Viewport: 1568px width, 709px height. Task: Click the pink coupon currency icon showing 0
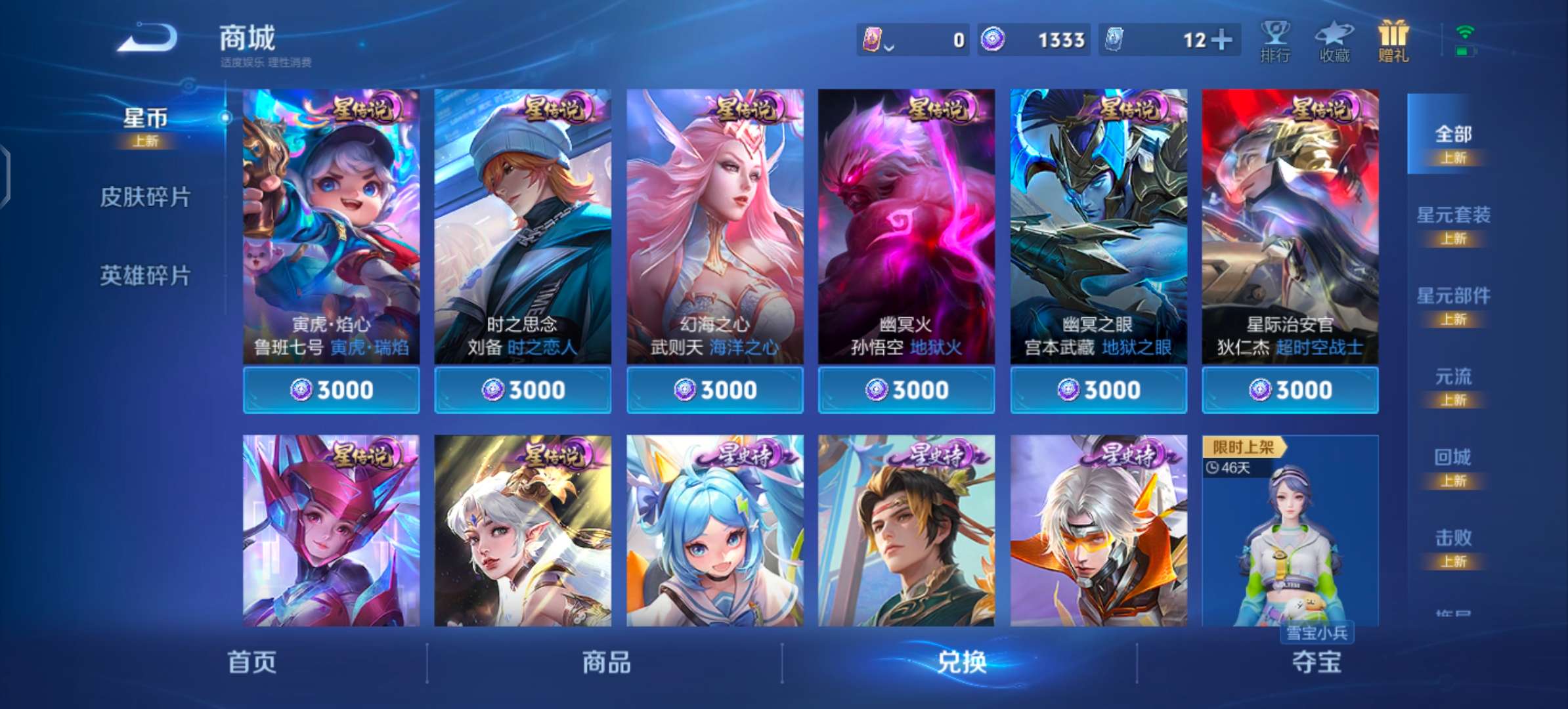(873, 39)
